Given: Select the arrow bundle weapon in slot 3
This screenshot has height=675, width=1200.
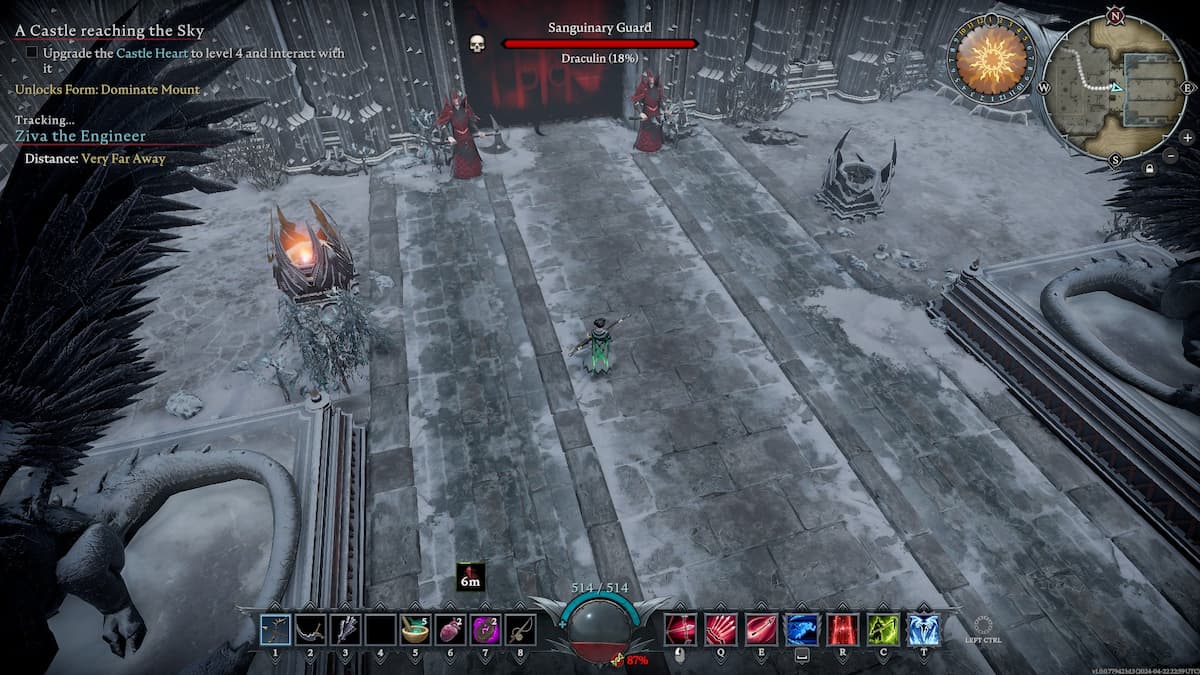Looking at the screenshot, I should [345, 629].
